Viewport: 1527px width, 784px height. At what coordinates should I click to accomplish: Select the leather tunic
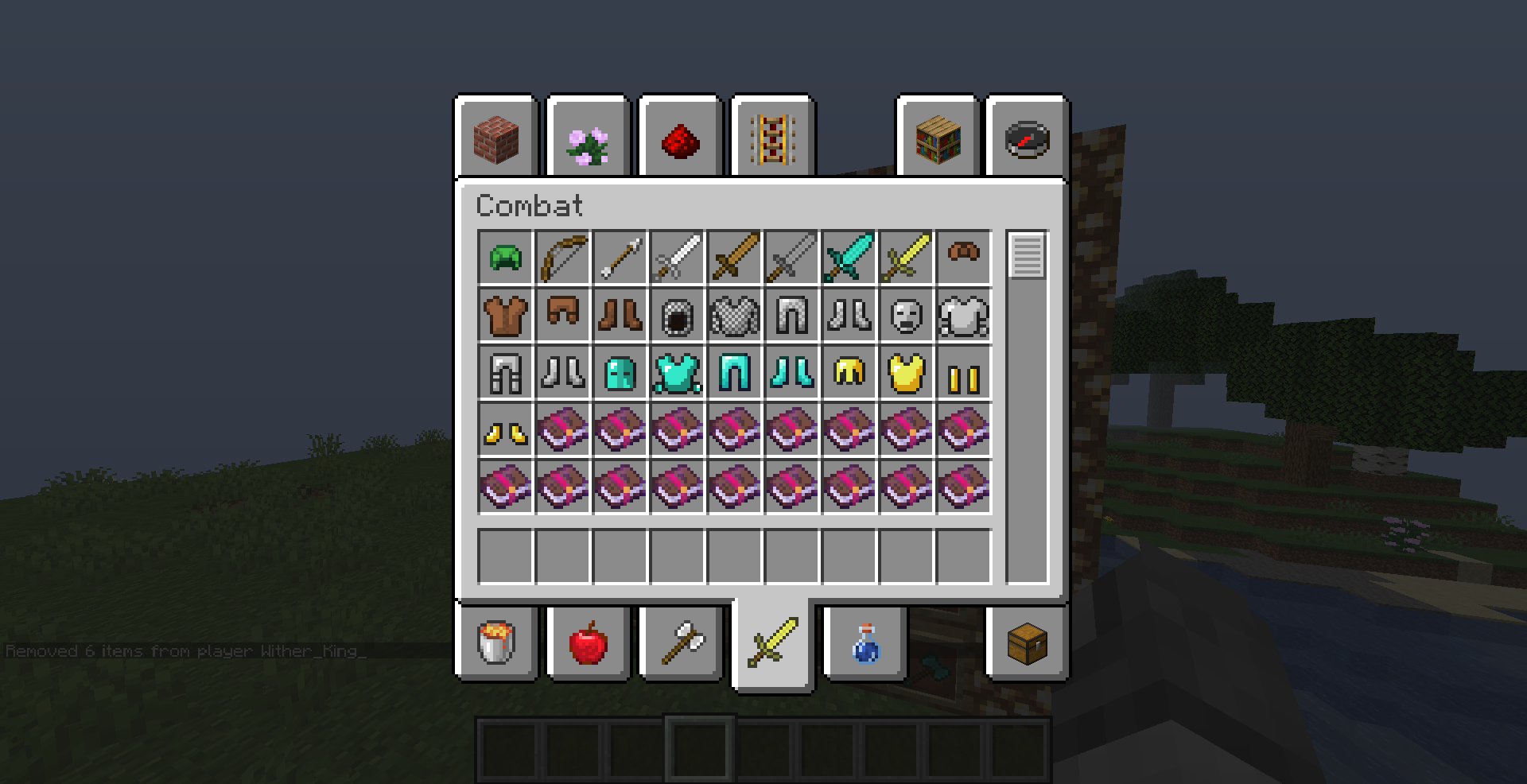[504, 313]
